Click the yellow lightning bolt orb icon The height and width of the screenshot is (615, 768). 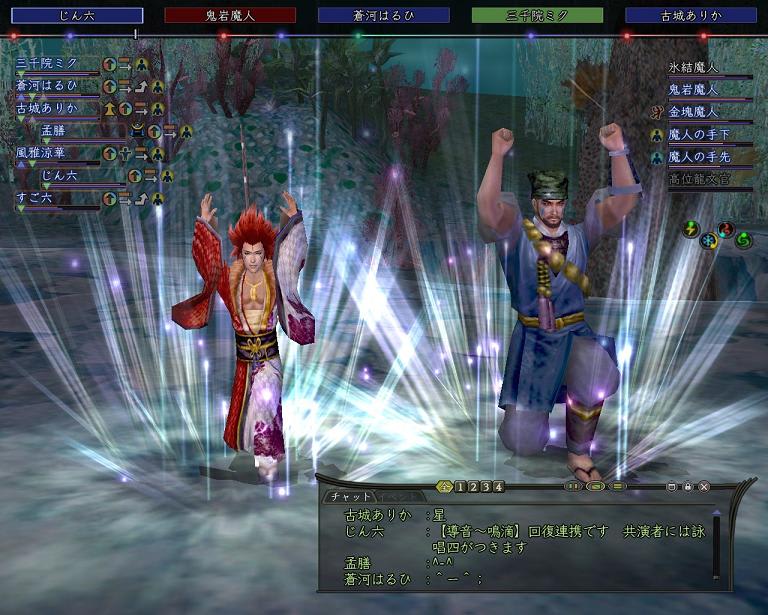690,229
